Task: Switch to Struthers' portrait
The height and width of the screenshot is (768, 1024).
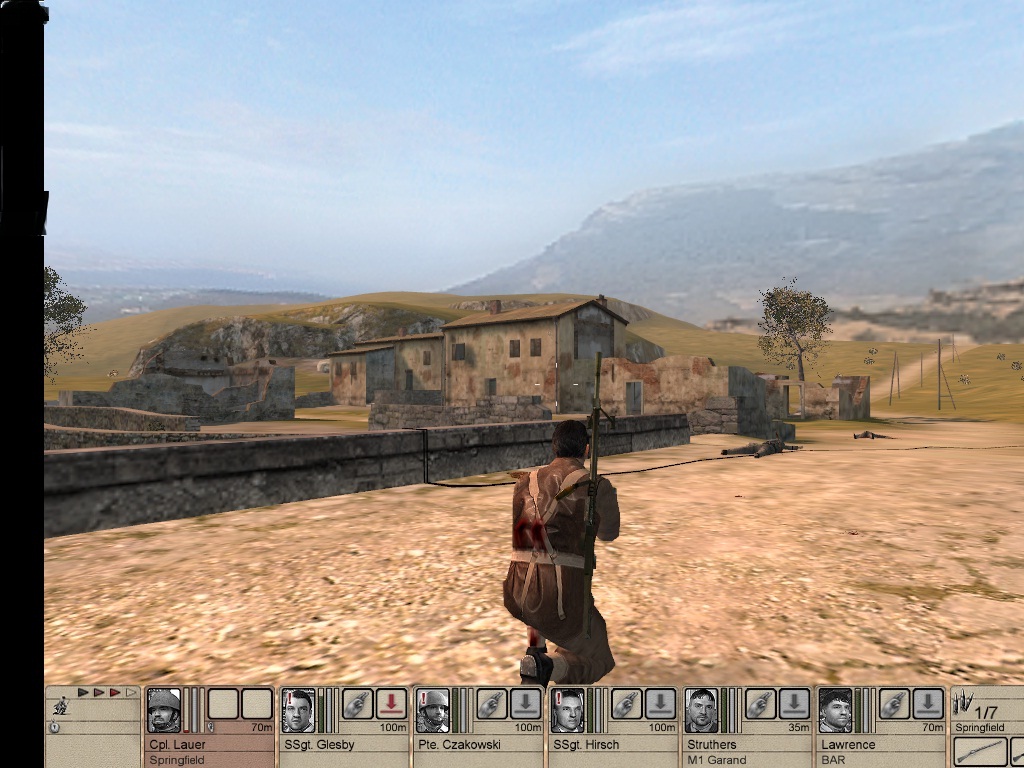Action: pos(701,710)
